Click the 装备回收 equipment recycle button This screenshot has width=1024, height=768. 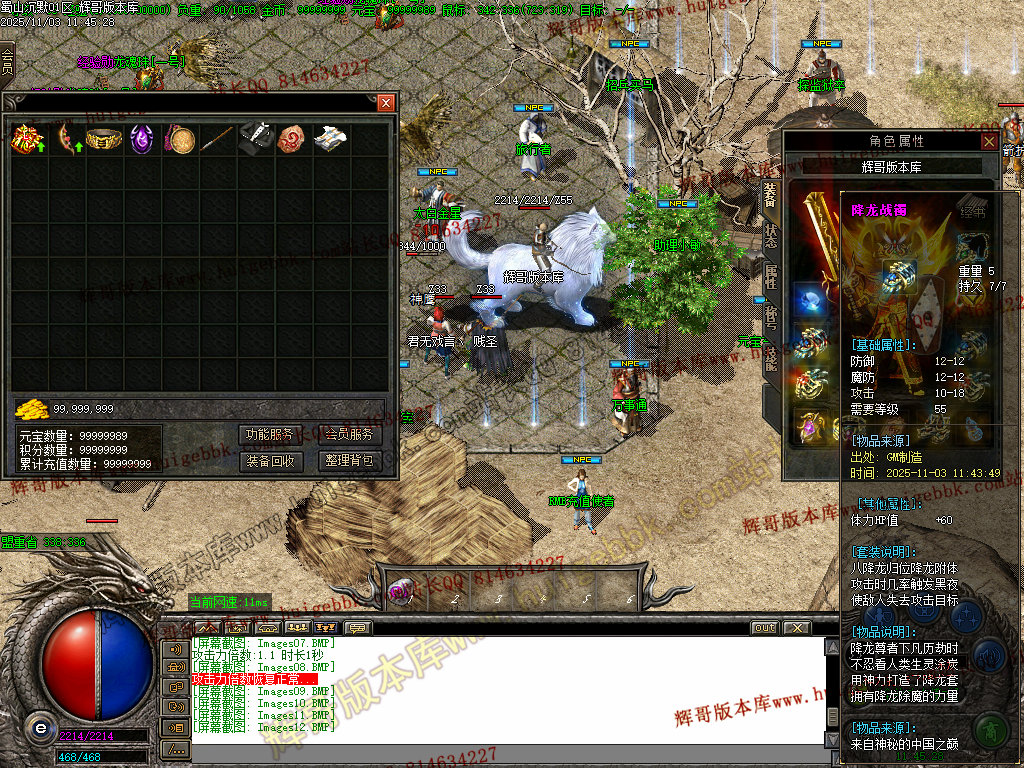[270, 461]
